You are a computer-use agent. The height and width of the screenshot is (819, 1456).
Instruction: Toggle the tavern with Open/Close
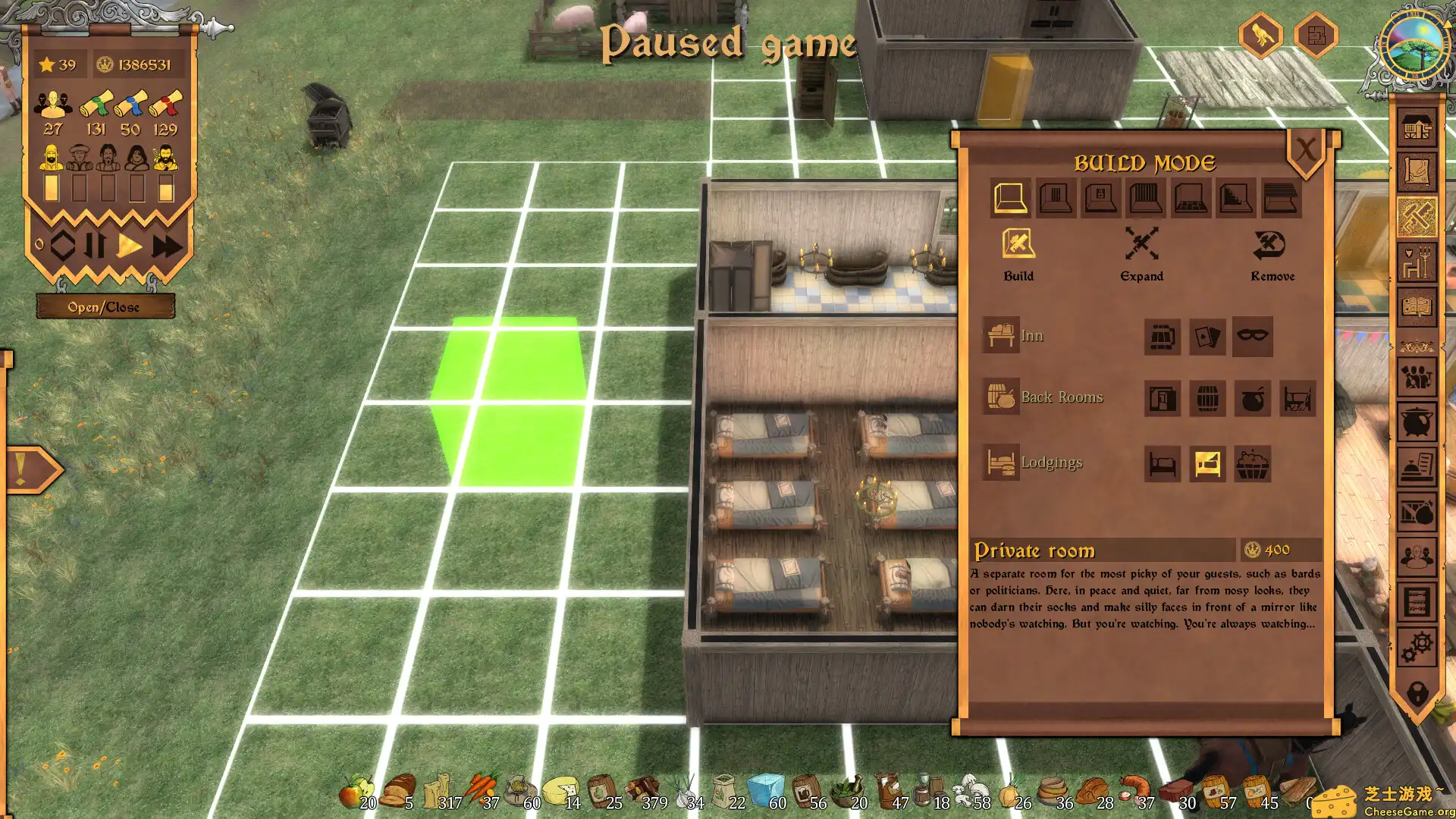pyautogui.click(x=105, y=307)
